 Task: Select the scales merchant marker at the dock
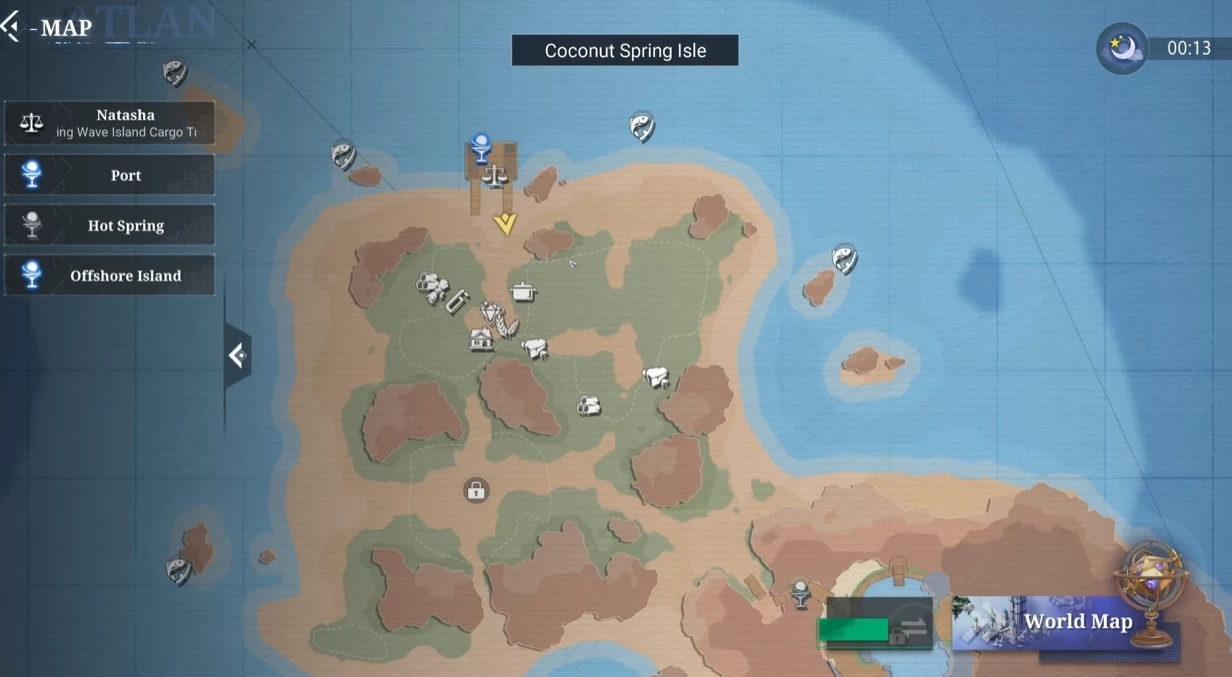pyautogui.click(x=494, y=178)
